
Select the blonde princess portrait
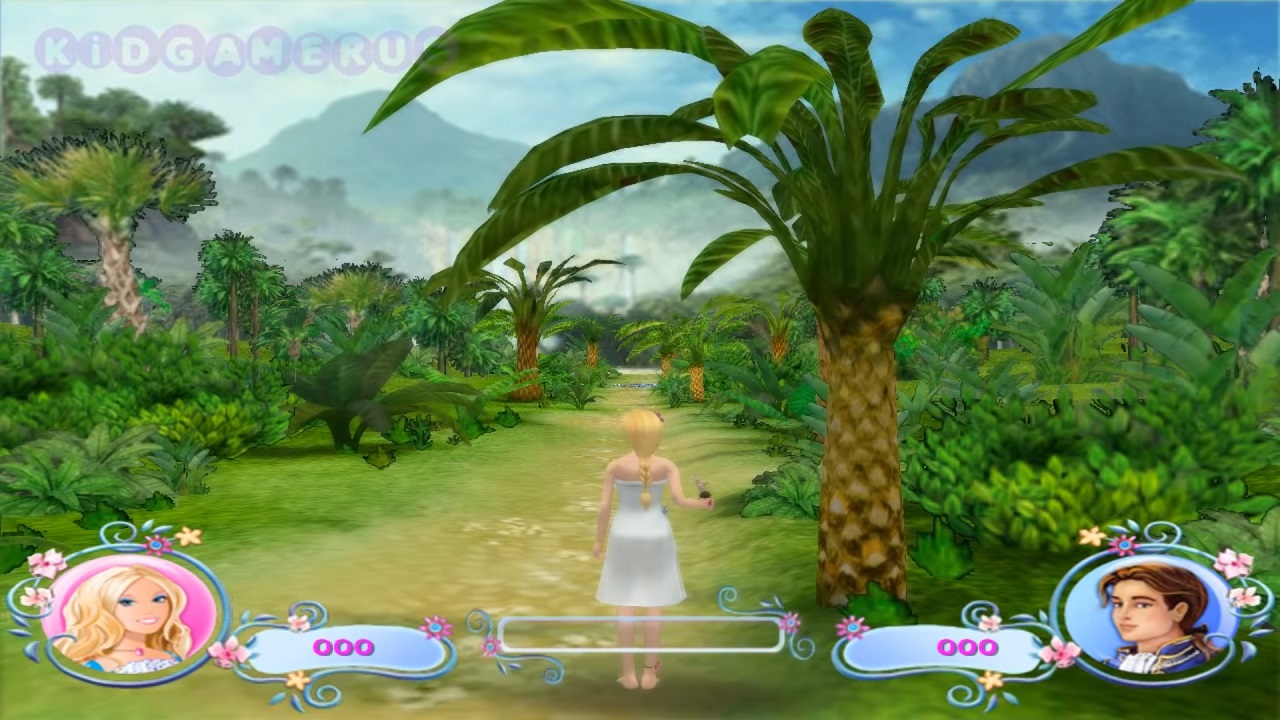pyautogui.click(x=130, y=613)
